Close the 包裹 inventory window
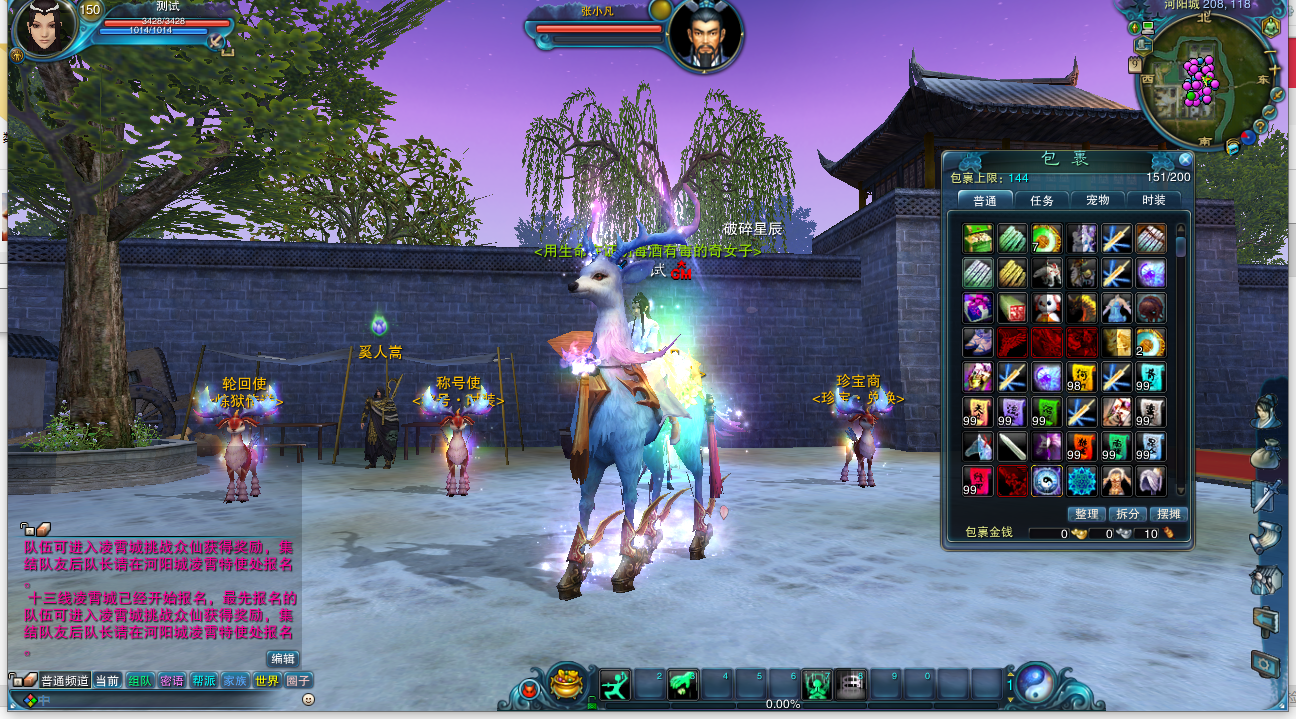This screenshot has height=719, width=1296. click(1185, 159)
